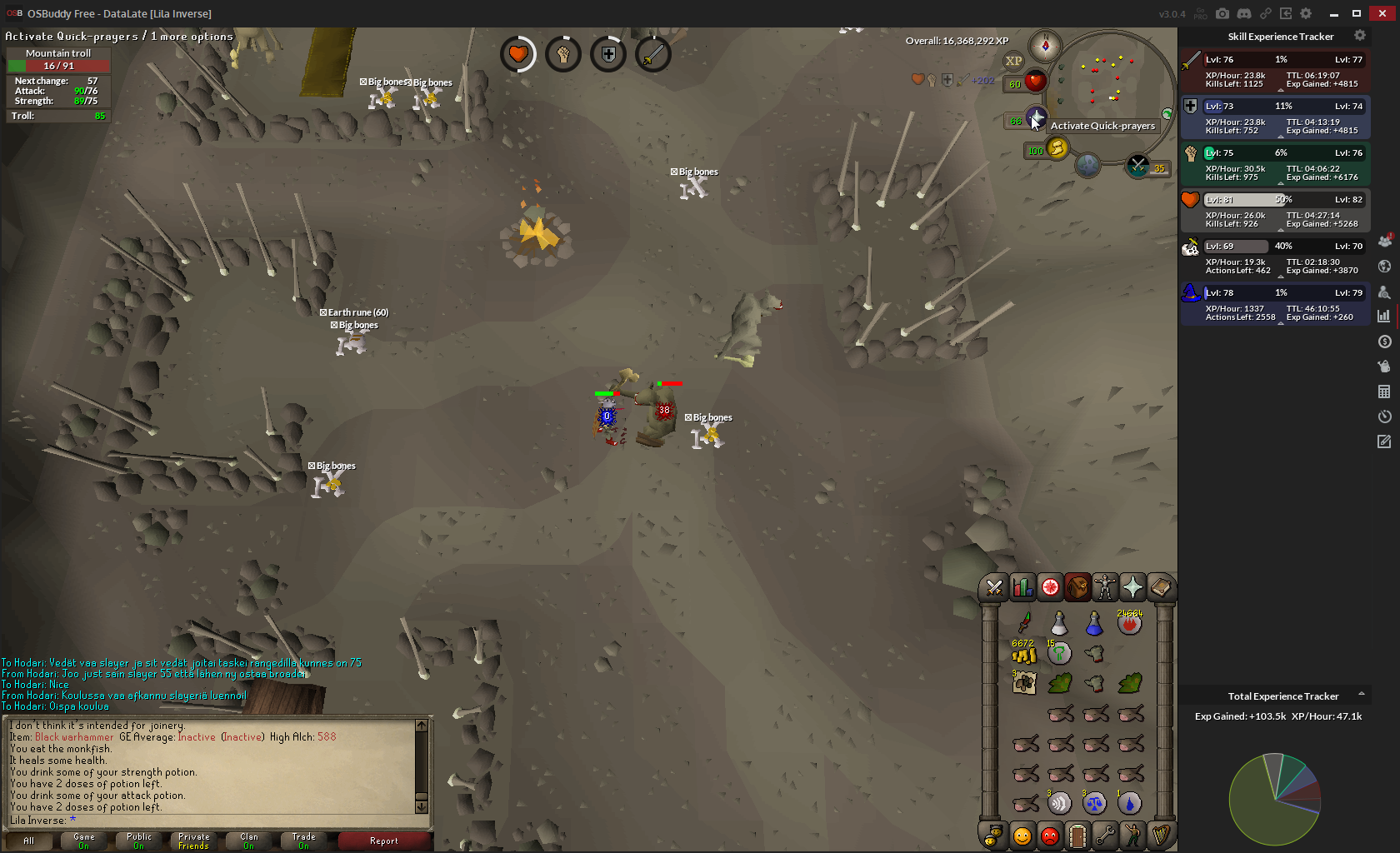Select the All chat tab
This screenshot has width=1400, height=853.
point(29,841)
